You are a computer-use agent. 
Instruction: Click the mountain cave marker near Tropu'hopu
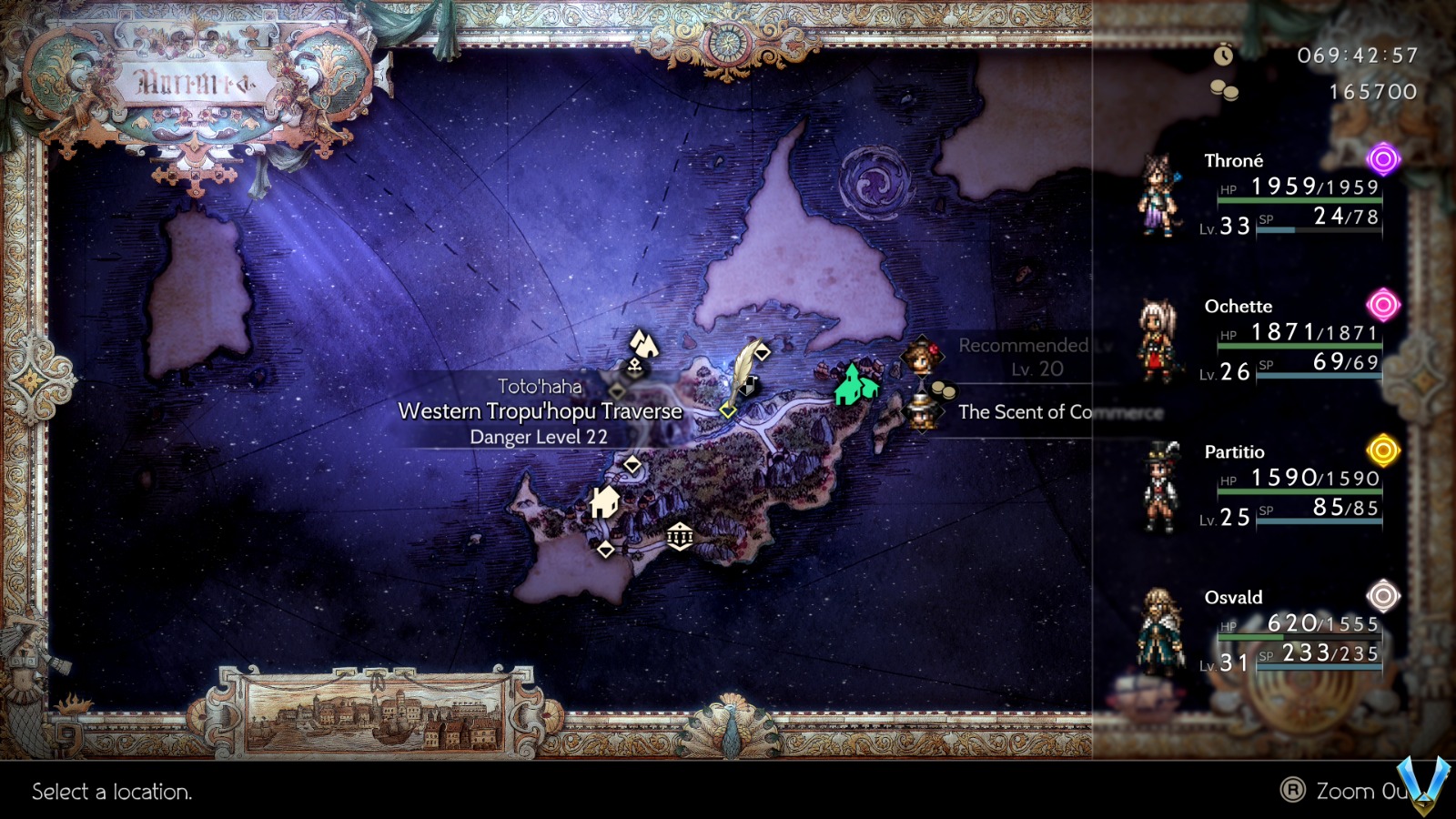(x=644, y=345)
